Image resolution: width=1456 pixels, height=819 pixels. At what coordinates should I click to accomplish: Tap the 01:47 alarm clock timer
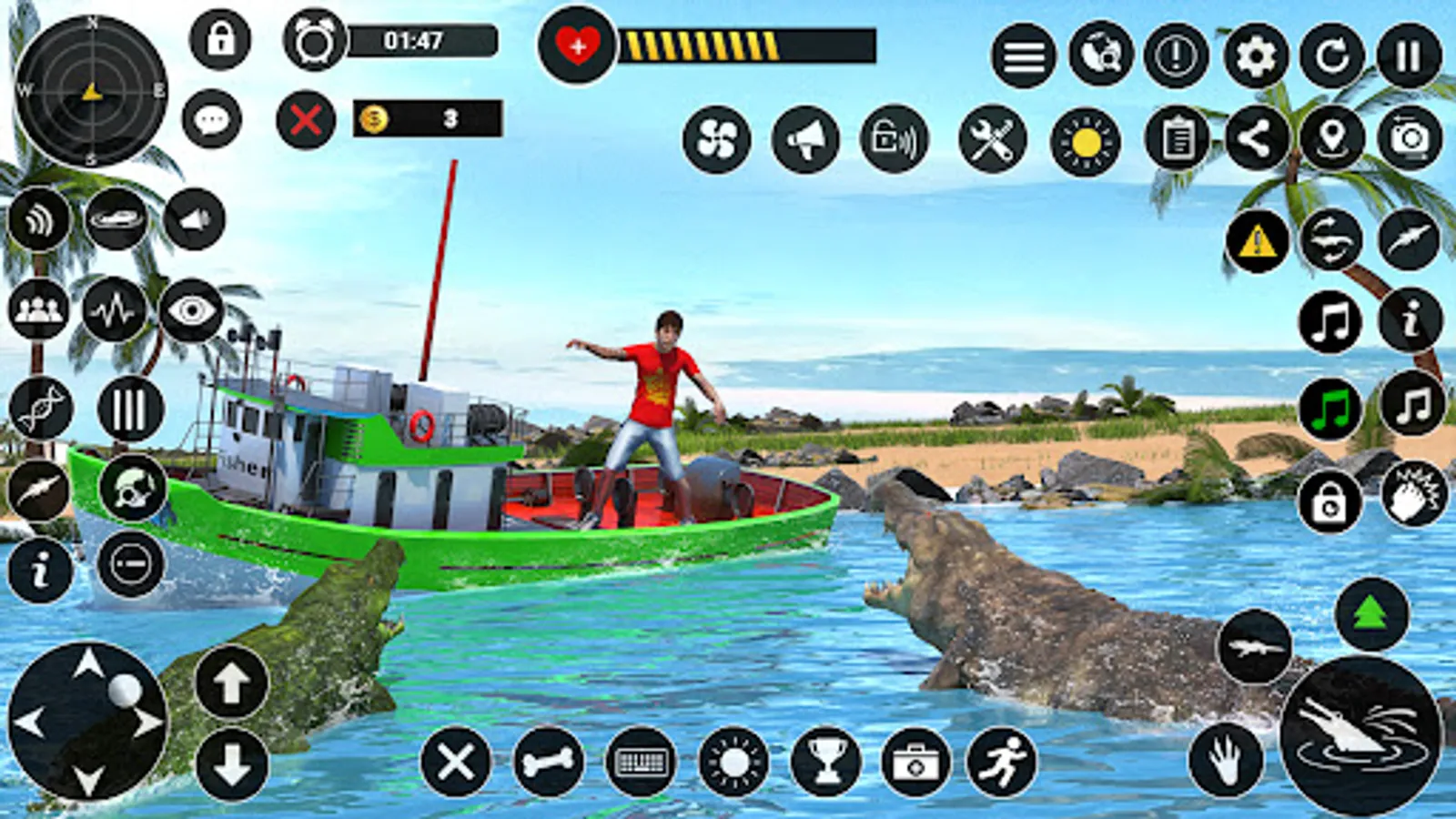point(315,41)
